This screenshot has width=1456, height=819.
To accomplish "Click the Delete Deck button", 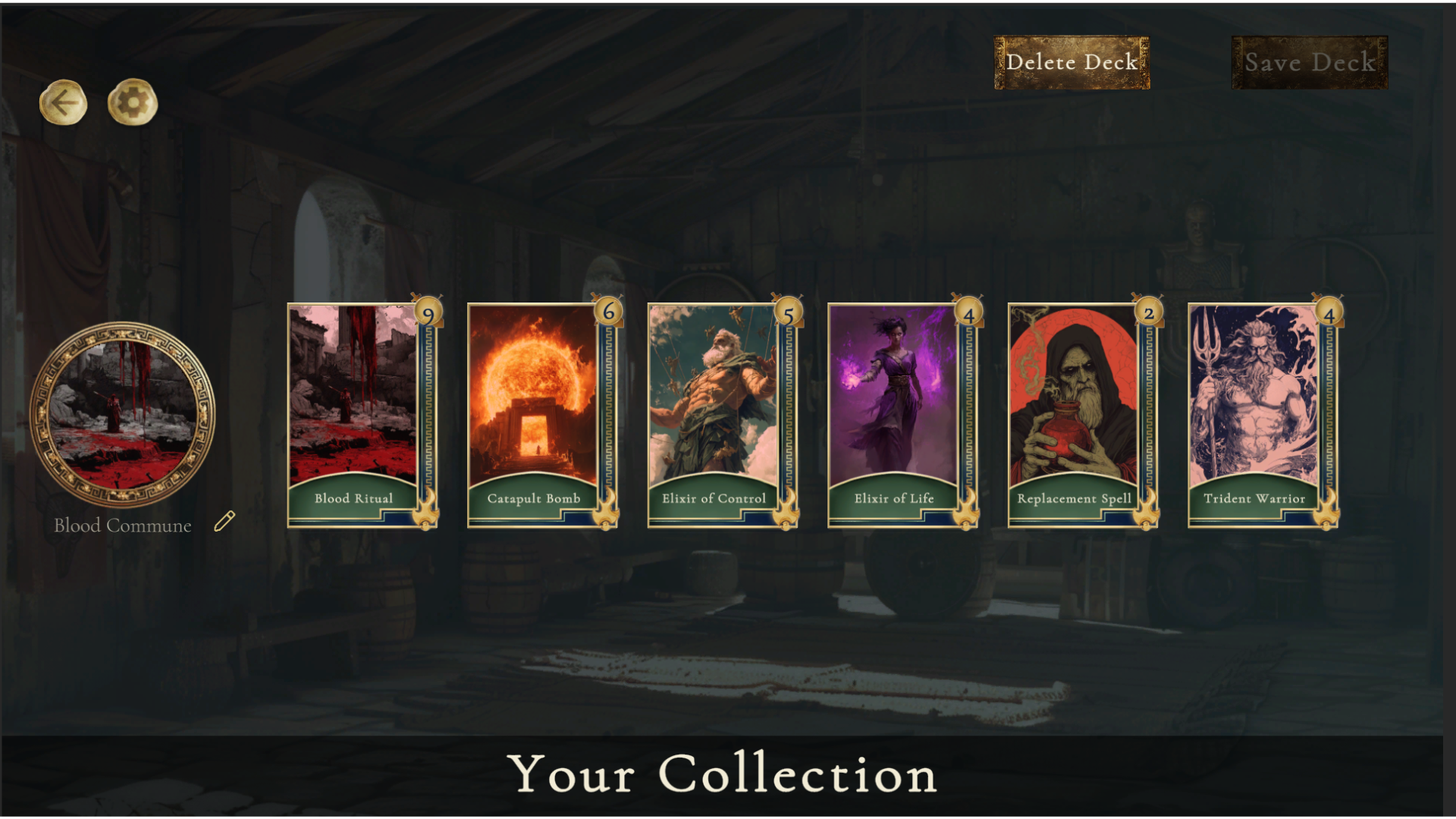I will (1072, 63).
